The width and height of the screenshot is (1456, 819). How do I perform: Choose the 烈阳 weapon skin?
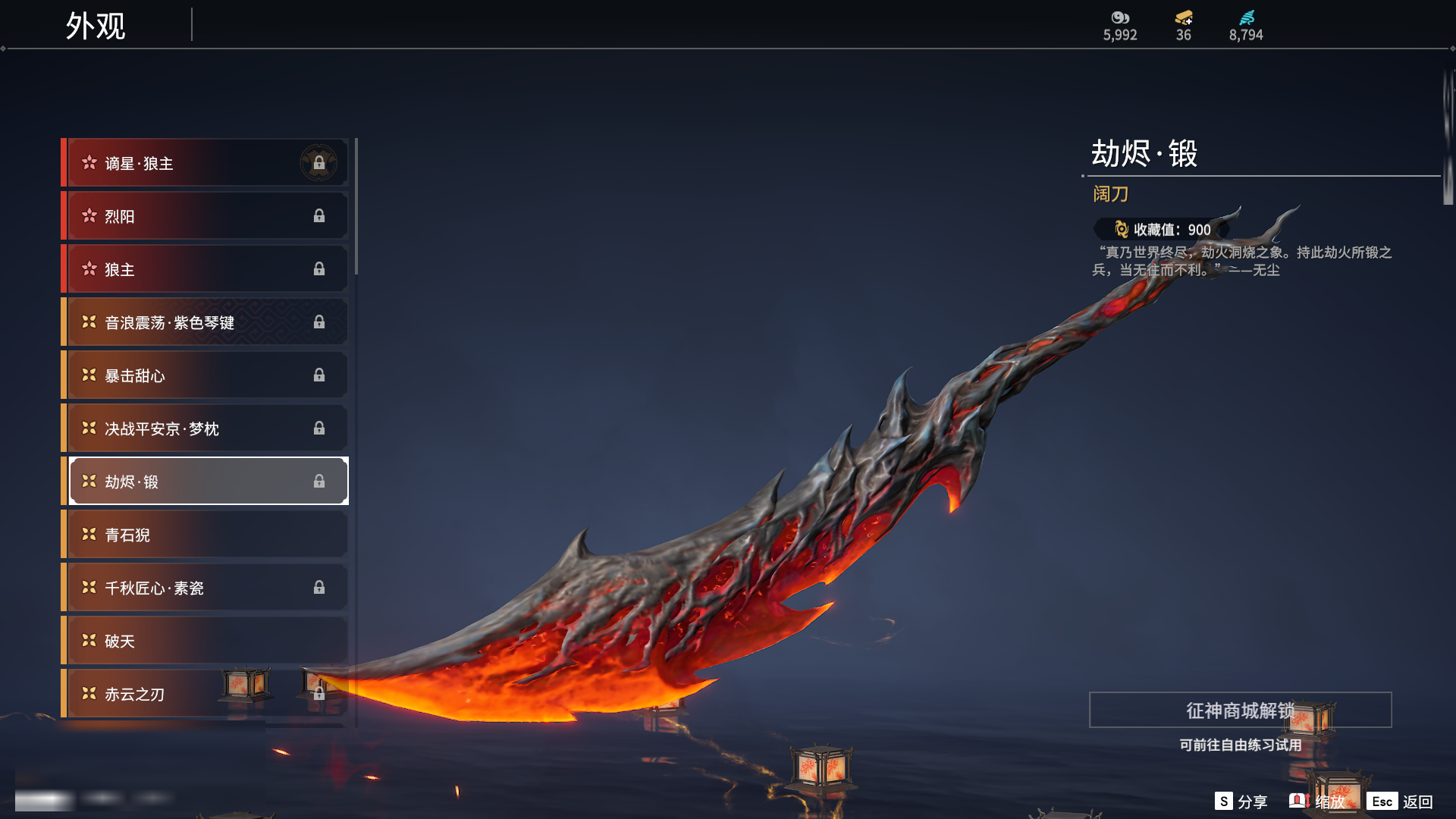pos(205,216)
